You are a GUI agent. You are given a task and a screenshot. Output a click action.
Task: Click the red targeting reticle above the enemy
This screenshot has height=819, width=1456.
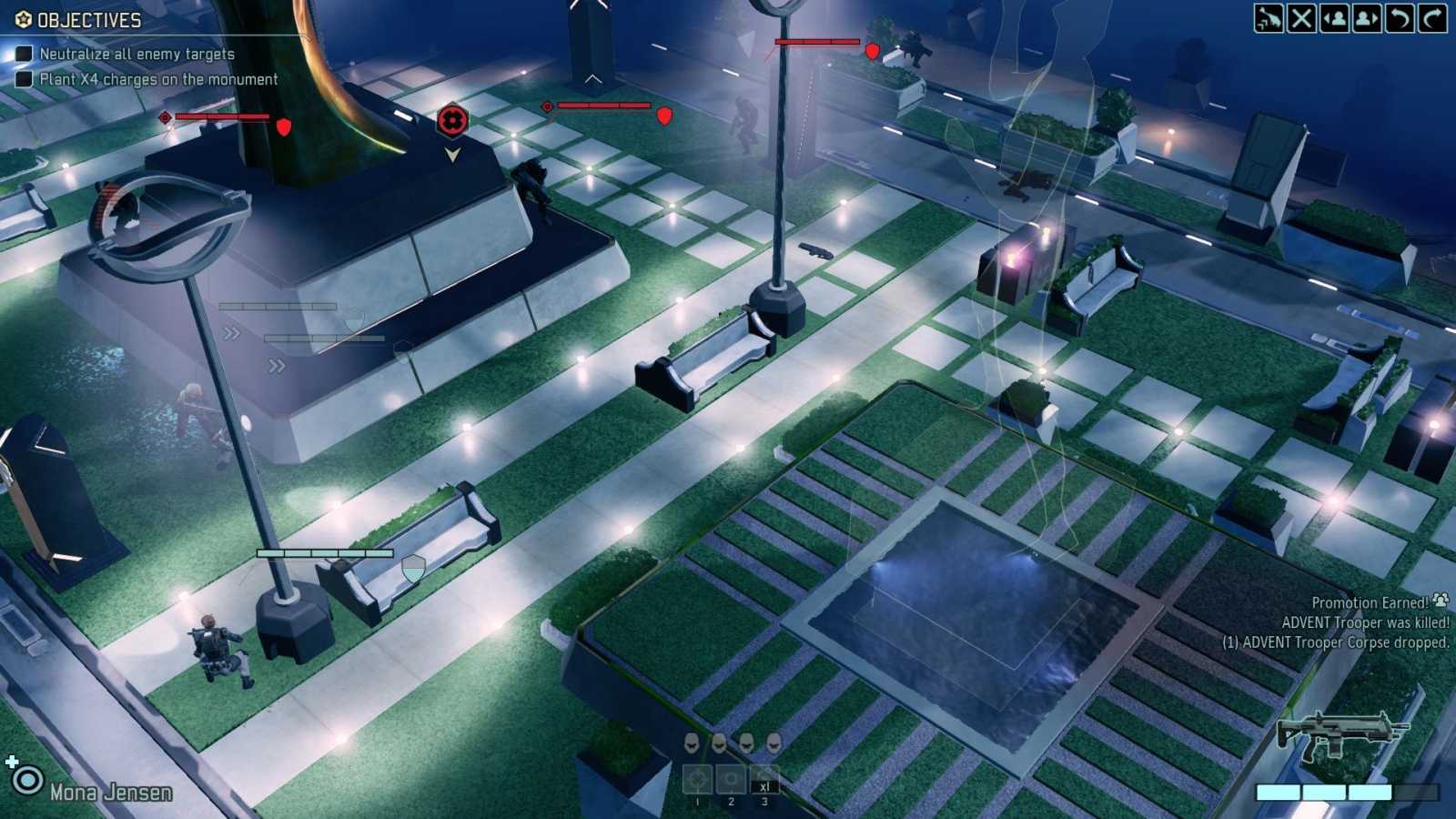pyautogui.click(x=452, y=119)
